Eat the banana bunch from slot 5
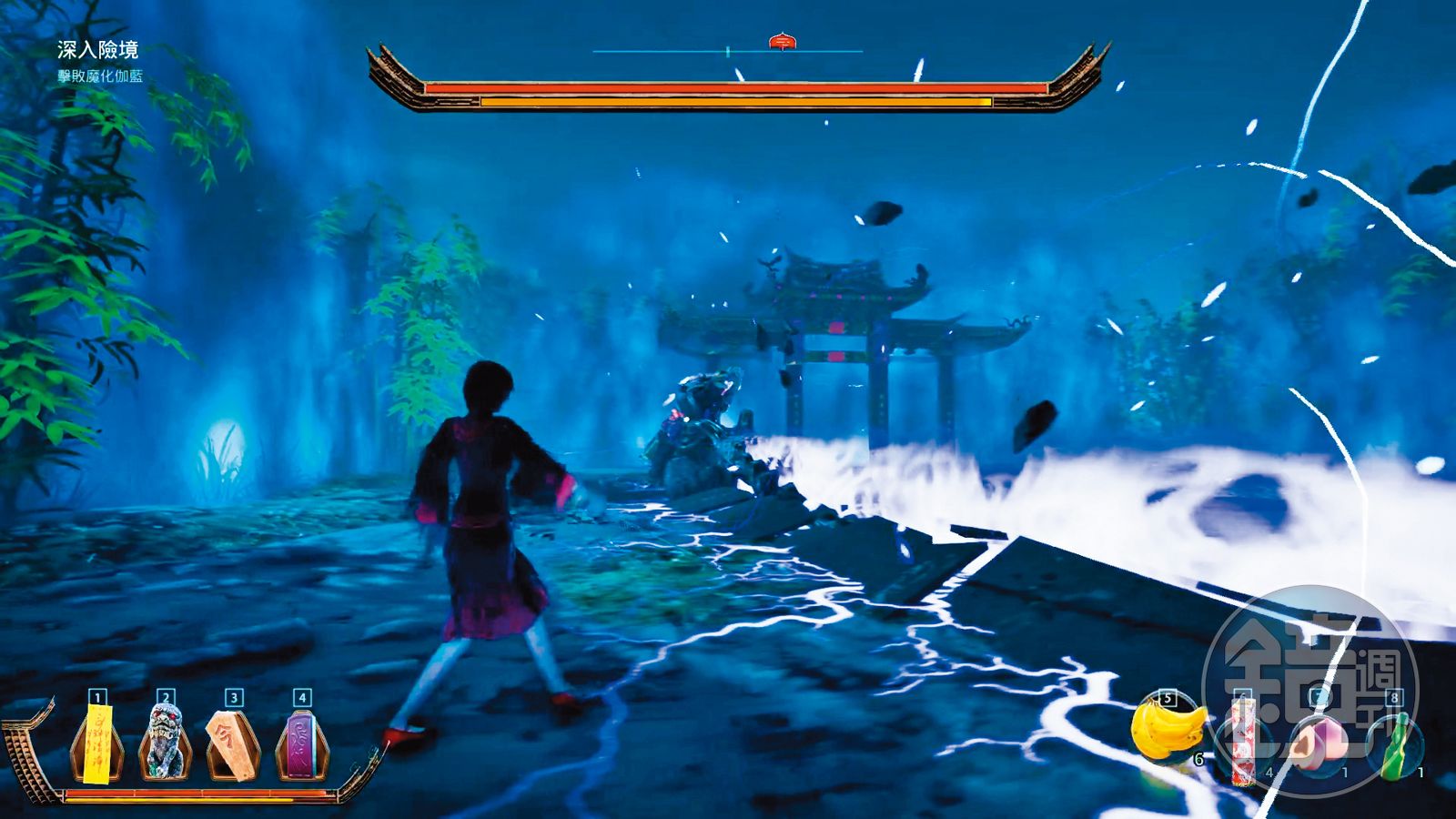 click(1167, 731)
